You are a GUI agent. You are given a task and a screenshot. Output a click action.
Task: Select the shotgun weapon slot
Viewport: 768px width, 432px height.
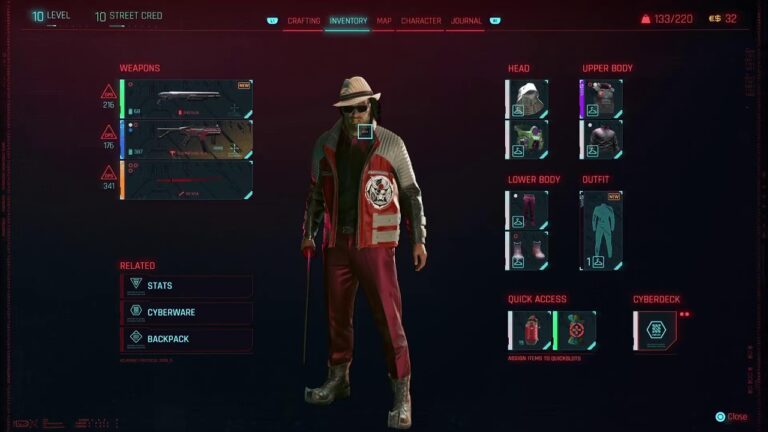pyautogui.click(x=186, y=99)
